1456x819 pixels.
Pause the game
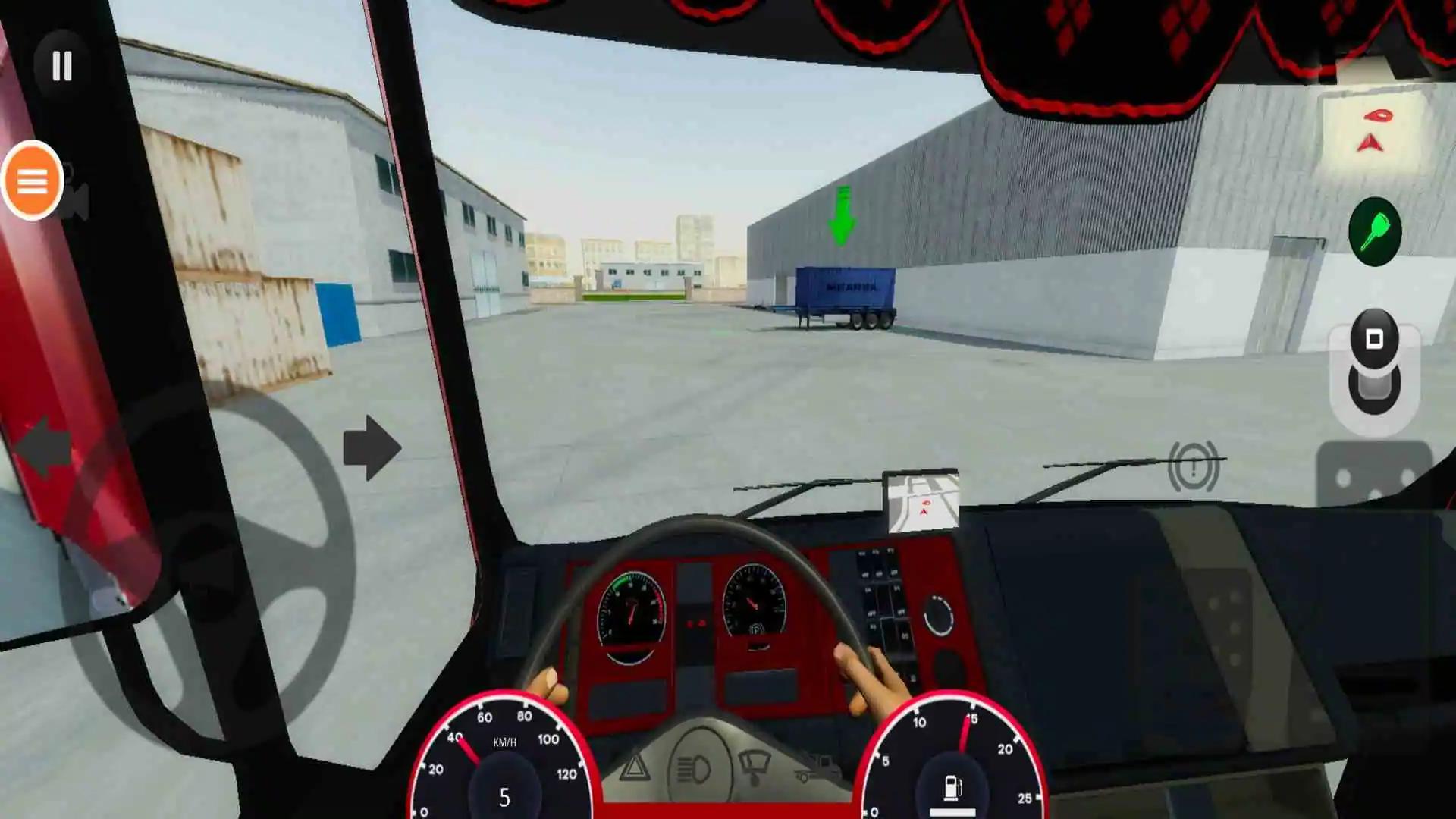[x=62, y=67]
